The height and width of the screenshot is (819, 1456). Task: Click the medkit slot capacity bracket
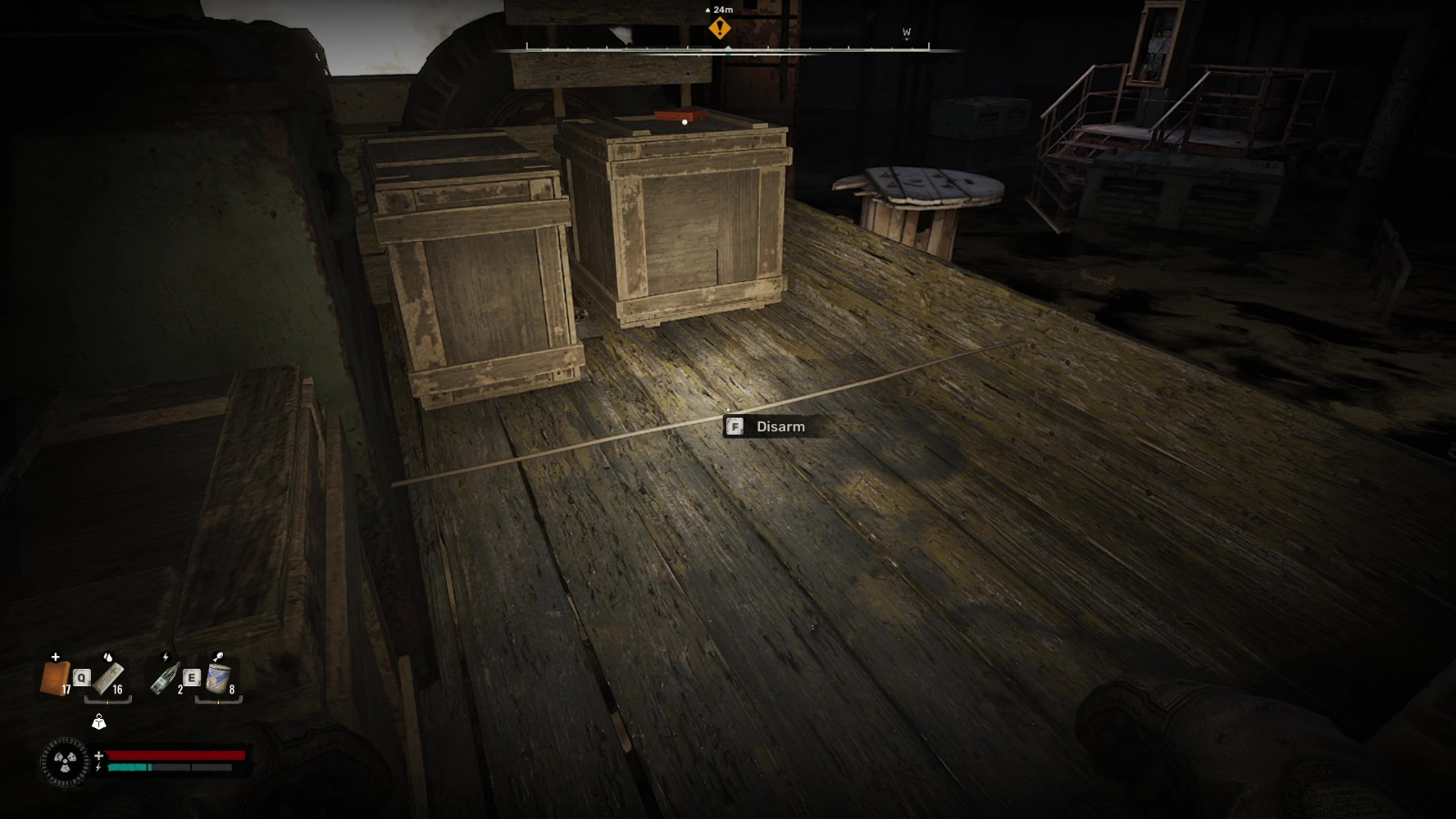coord(107,700)
